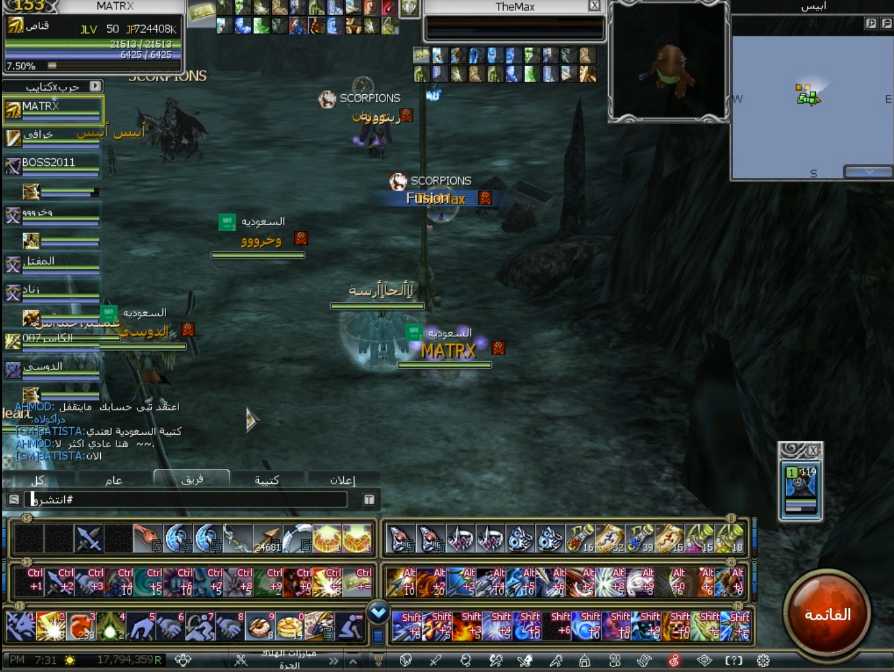The image size is (894, 672).
Task: Open the gear settings icon in bottom bar
Action: [763, 660]
